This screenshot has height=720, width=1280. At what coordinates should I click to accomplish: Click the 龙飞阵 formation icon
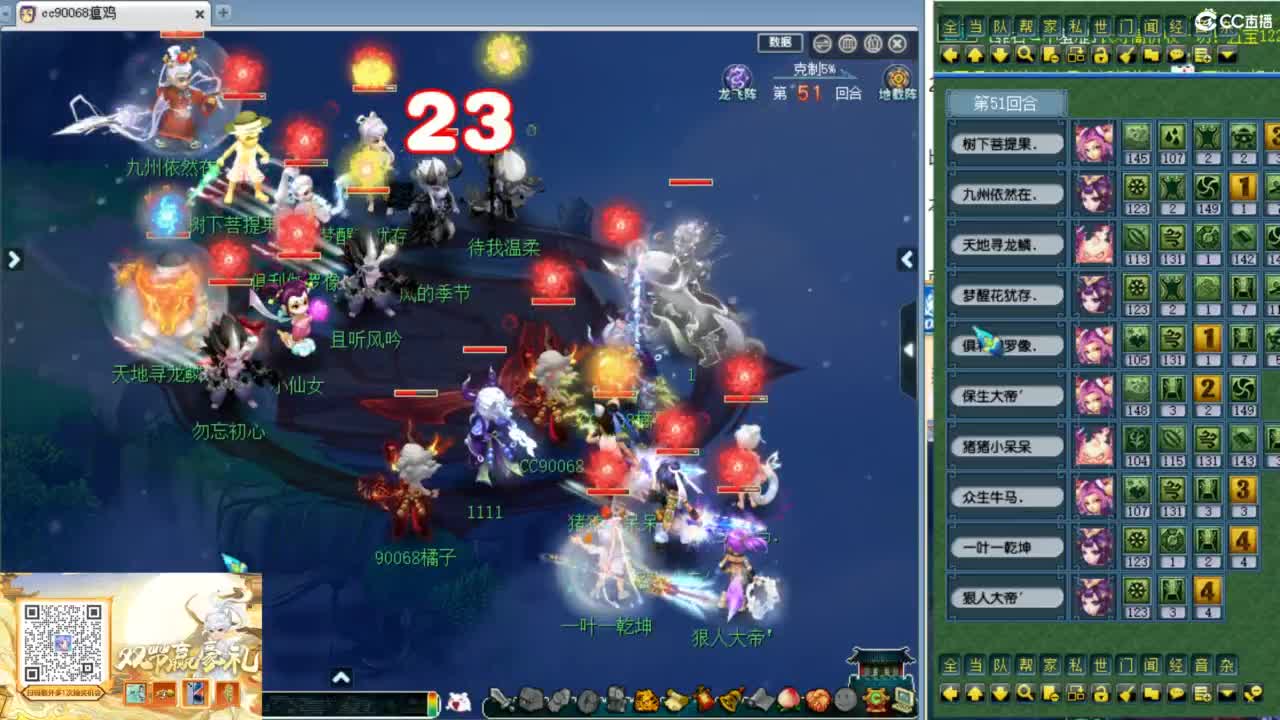[x=736, y=76]
